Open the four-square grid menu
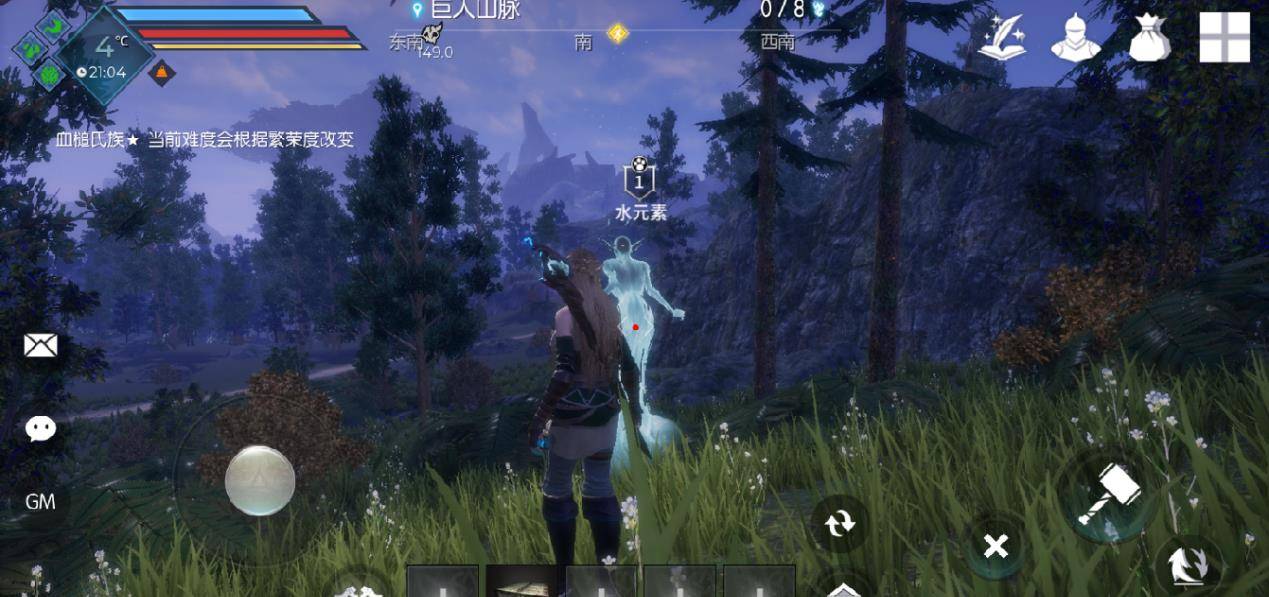1269x597 pixels. [x=1224, y=38]
